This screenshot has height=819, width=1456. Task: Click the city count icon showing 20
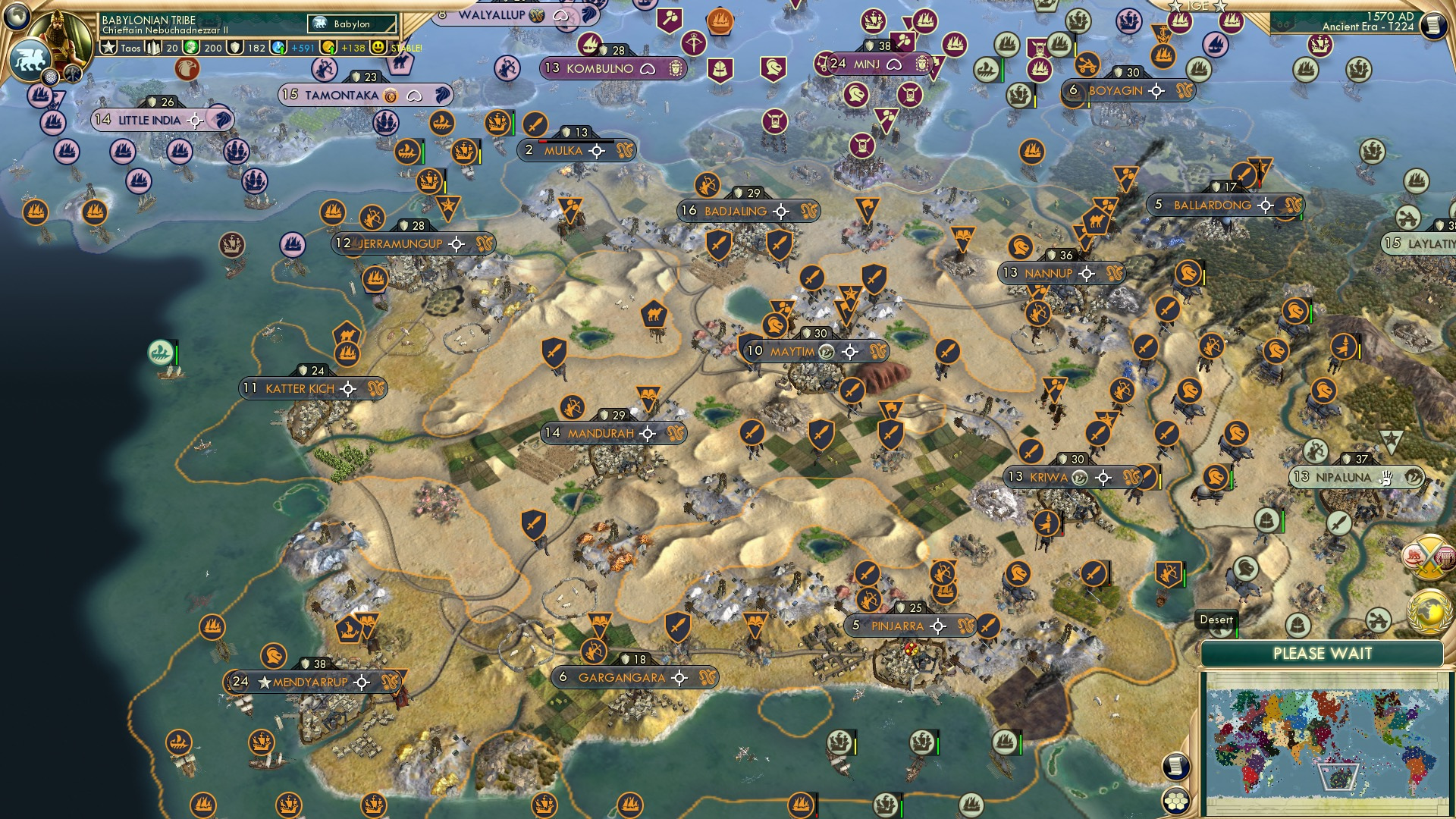pyautogui.click(x=152, y=47)
